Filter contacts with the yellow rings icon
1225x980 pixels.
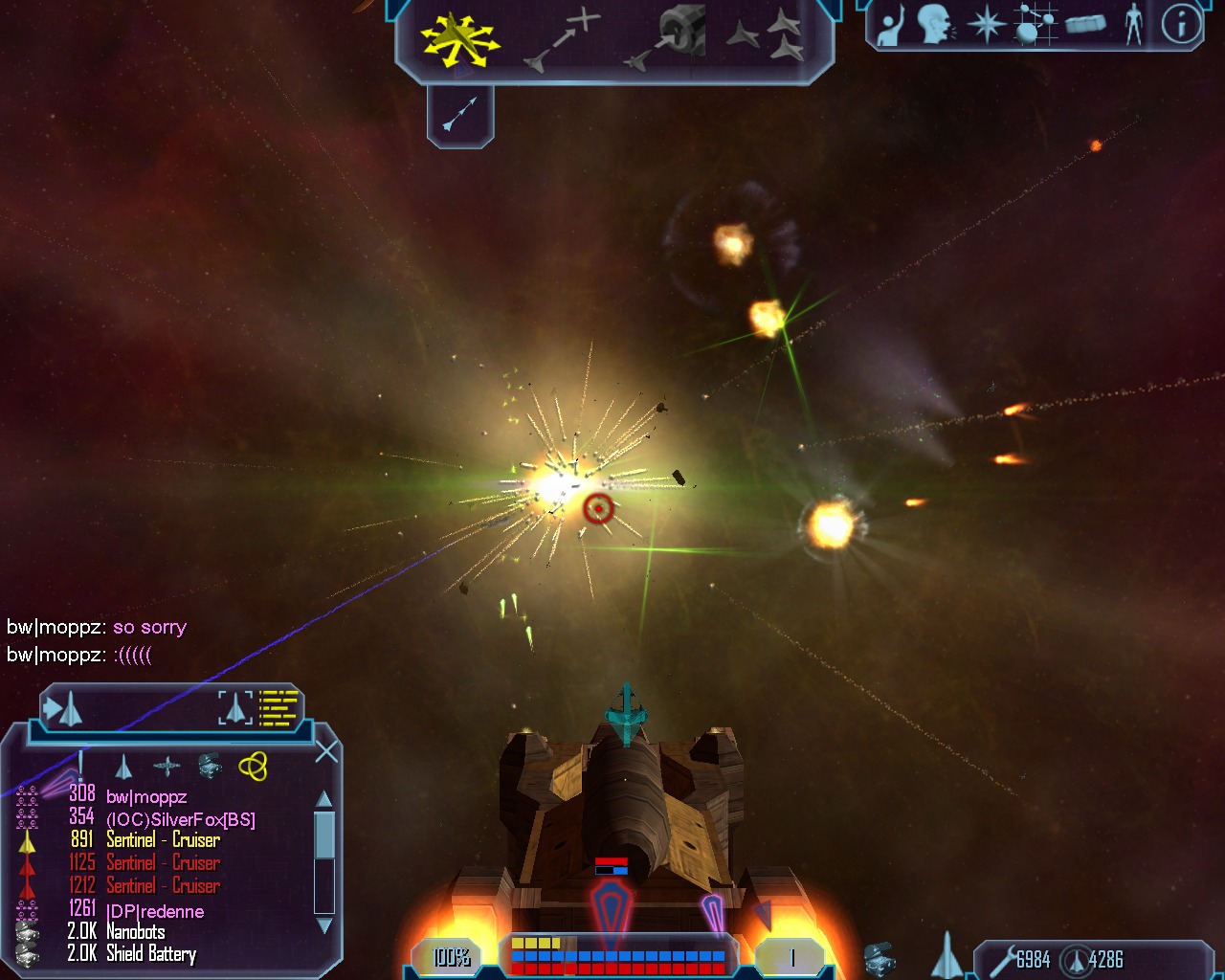(253, 766)
